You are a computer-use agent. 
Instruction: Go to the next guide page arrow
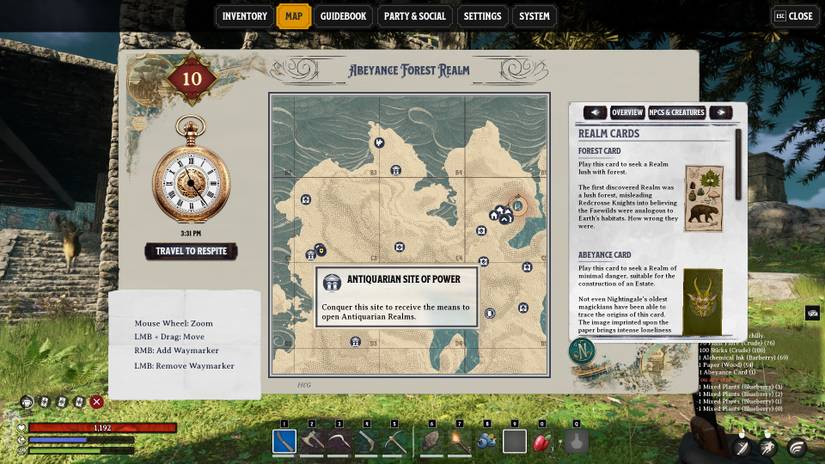click(720, 113)
